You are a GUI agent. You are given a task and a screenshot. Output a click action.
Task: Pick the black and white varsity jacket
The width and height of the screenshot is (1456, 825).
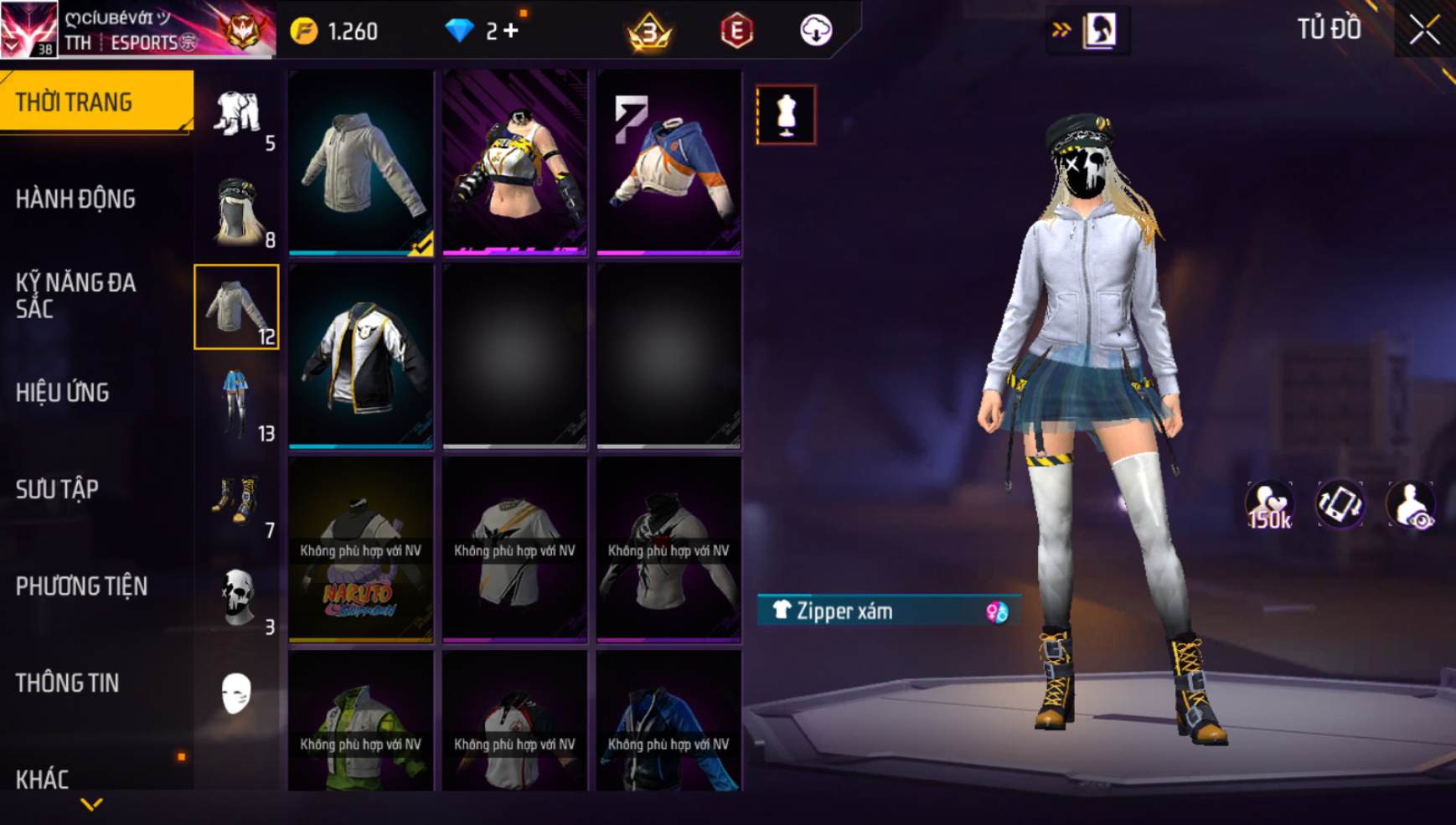pyautogui.click(x=361, y=355)
